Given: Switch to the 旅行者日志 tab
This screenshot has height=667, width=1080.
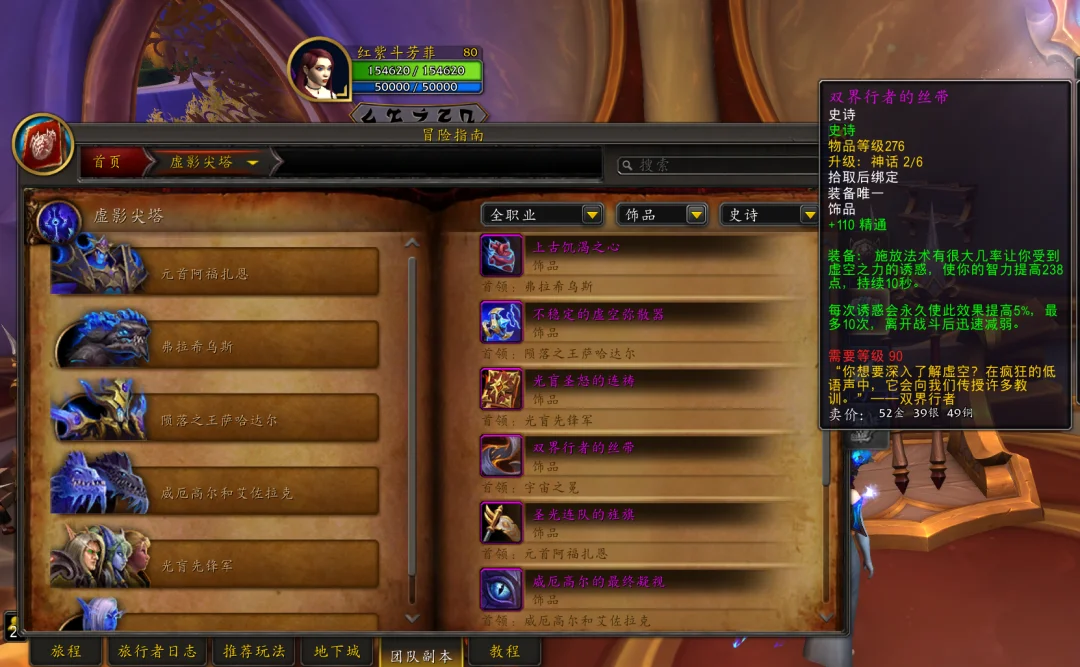Looking at the screenshot, I should 158,651.
